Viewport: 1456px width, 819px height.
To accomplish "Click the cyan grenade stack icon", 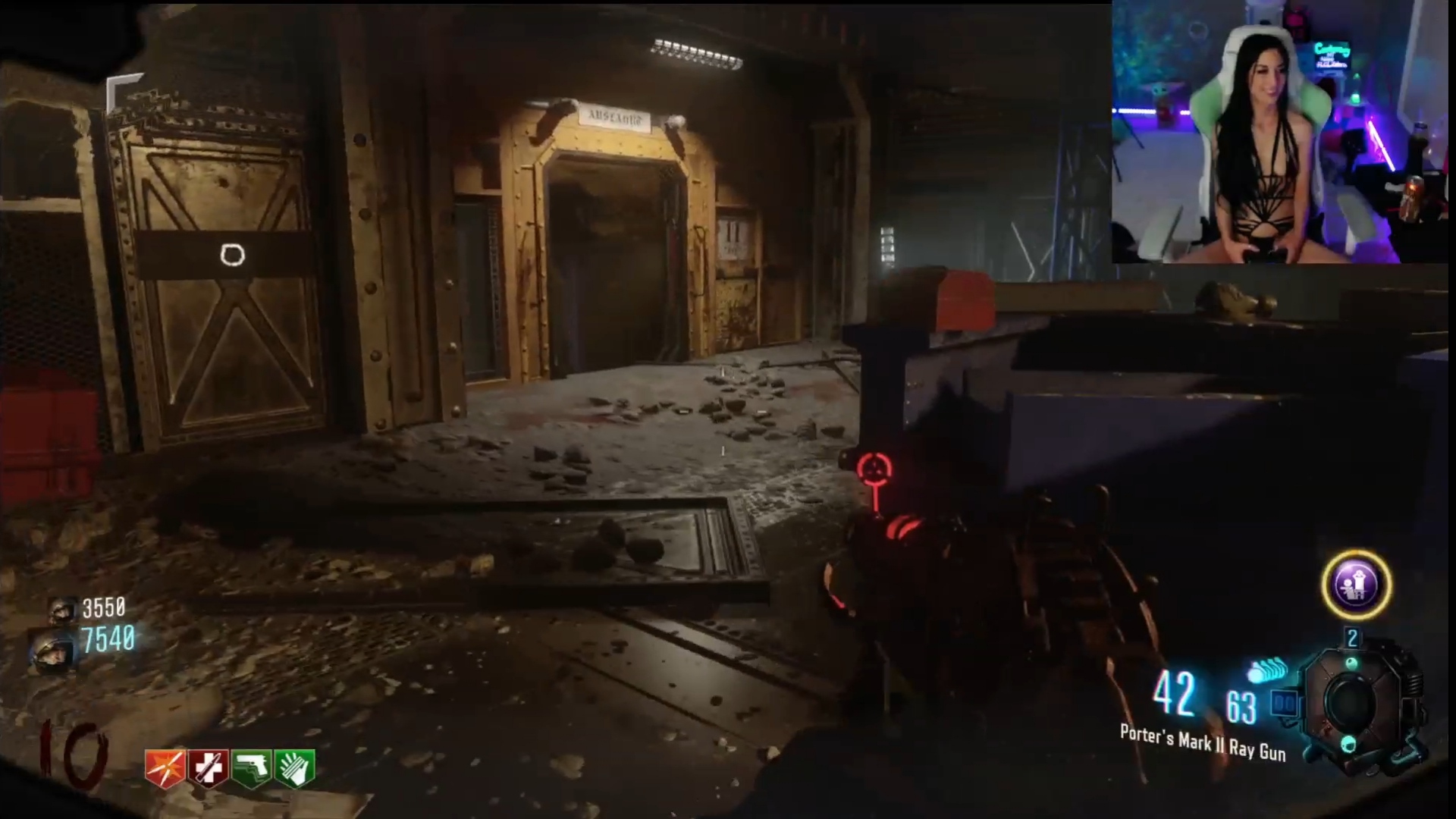I will pyautogui.click(x=1266, y=671).
